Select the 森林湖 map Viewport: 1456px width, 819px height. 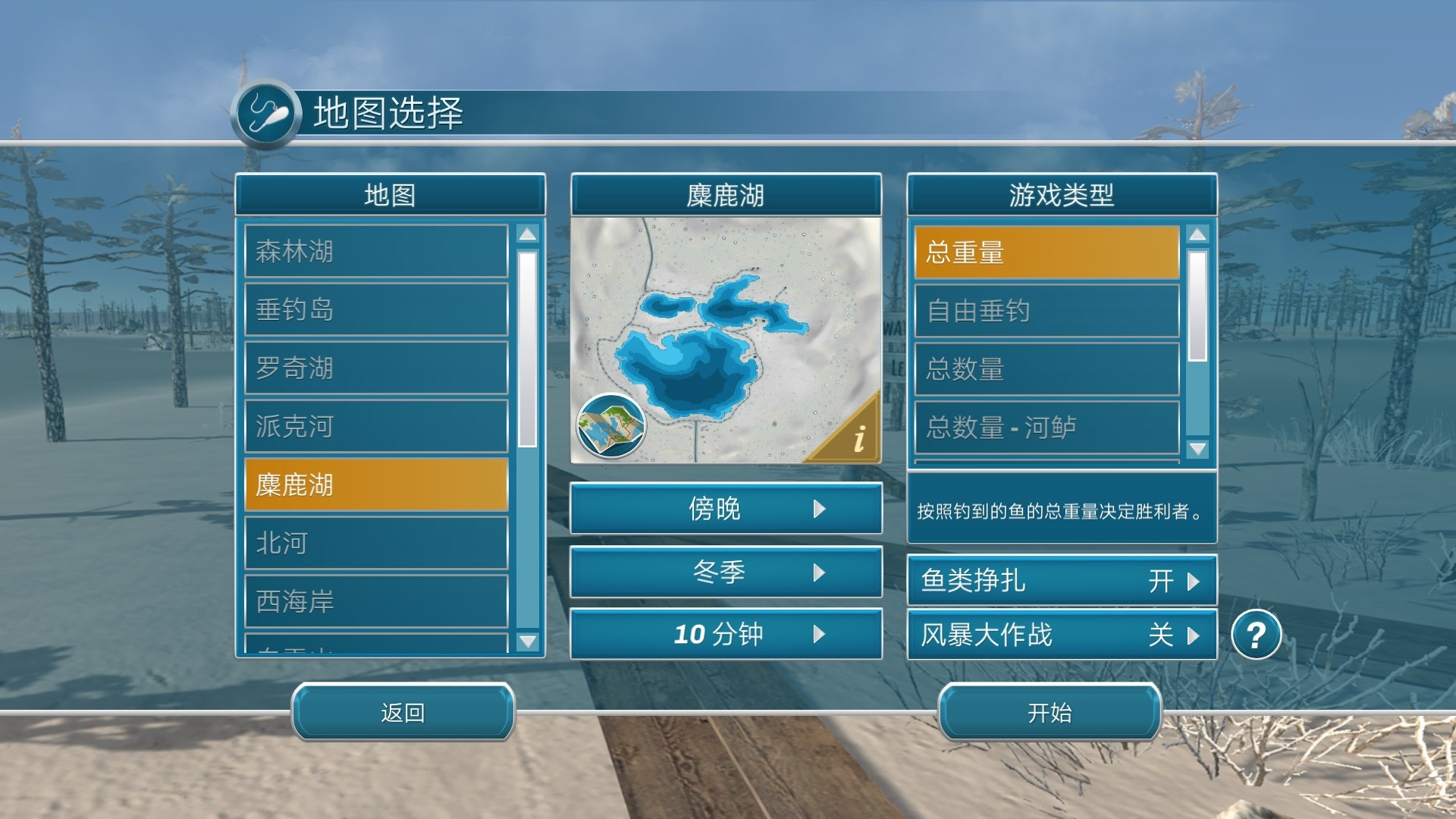(376, 251)
